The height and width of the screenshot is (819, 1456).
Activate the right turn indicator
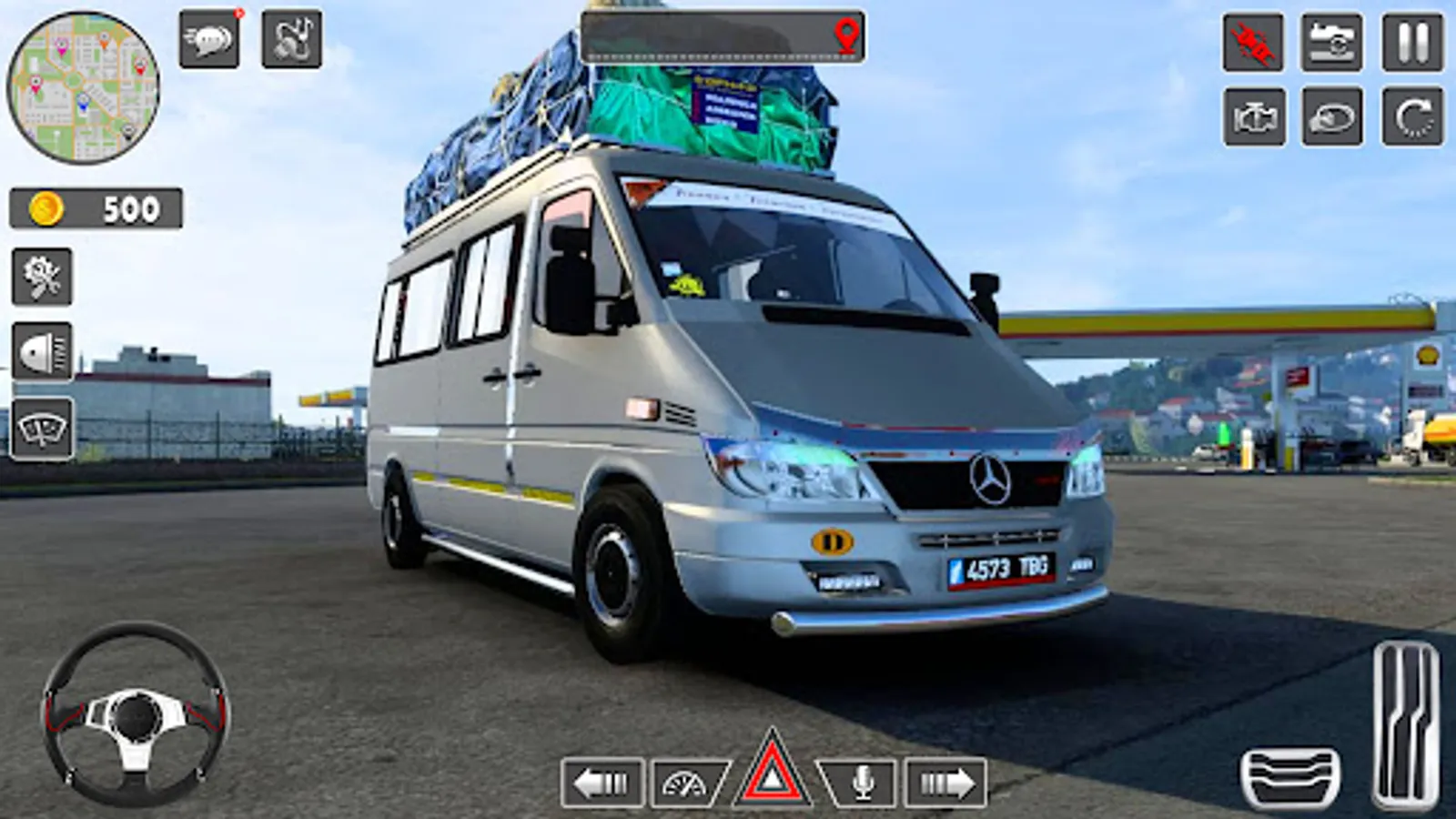(x=946, y=780)
